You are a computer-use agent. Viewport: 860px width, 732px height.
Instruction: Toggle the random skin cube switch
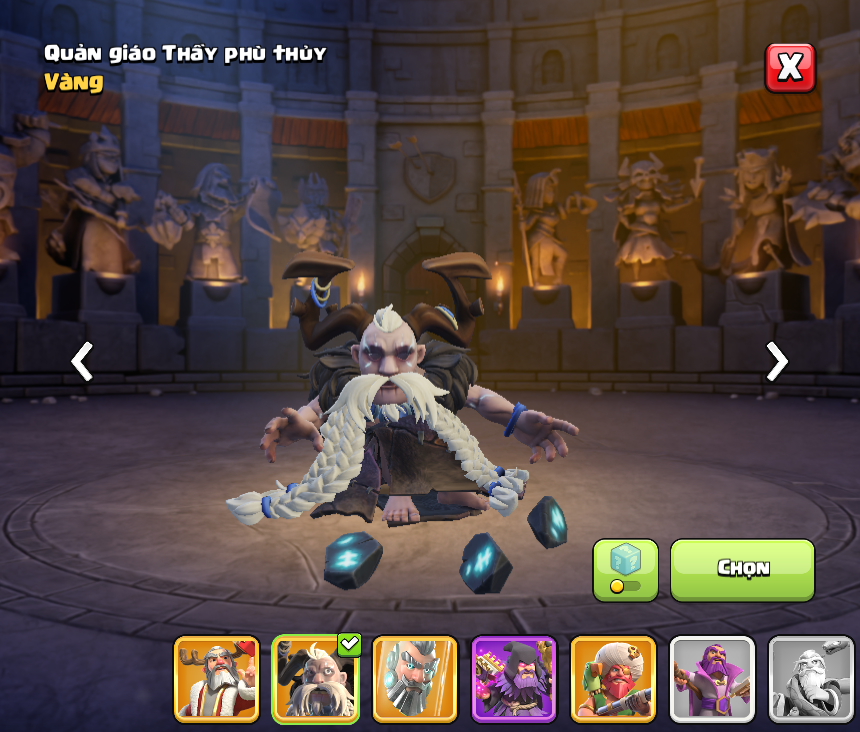click(x=625, y=570)
